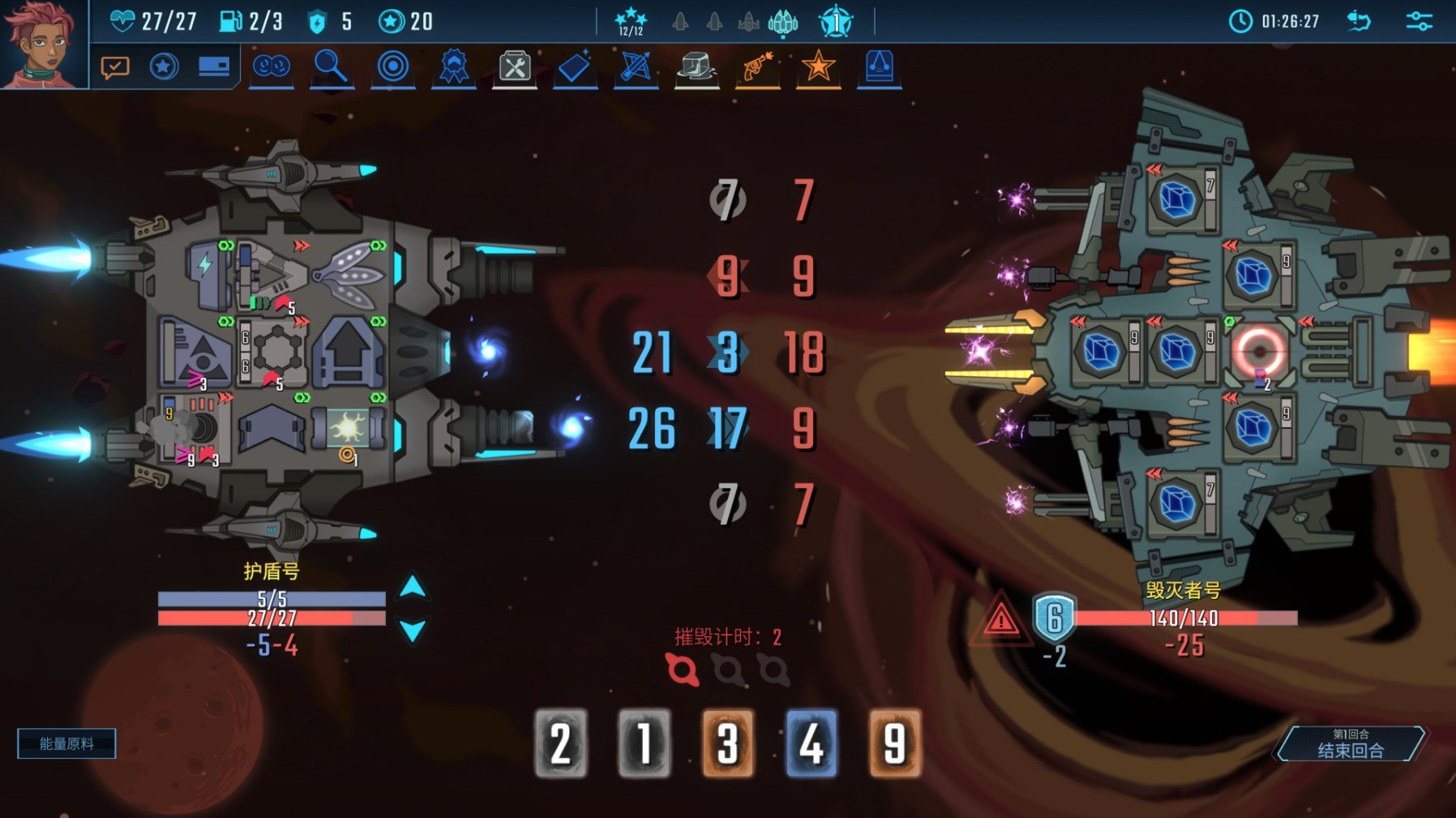Image resolution: width=1456 pixels, height=818 pixels.
Task: Open the captain portrait
Action: pos(42,42)
